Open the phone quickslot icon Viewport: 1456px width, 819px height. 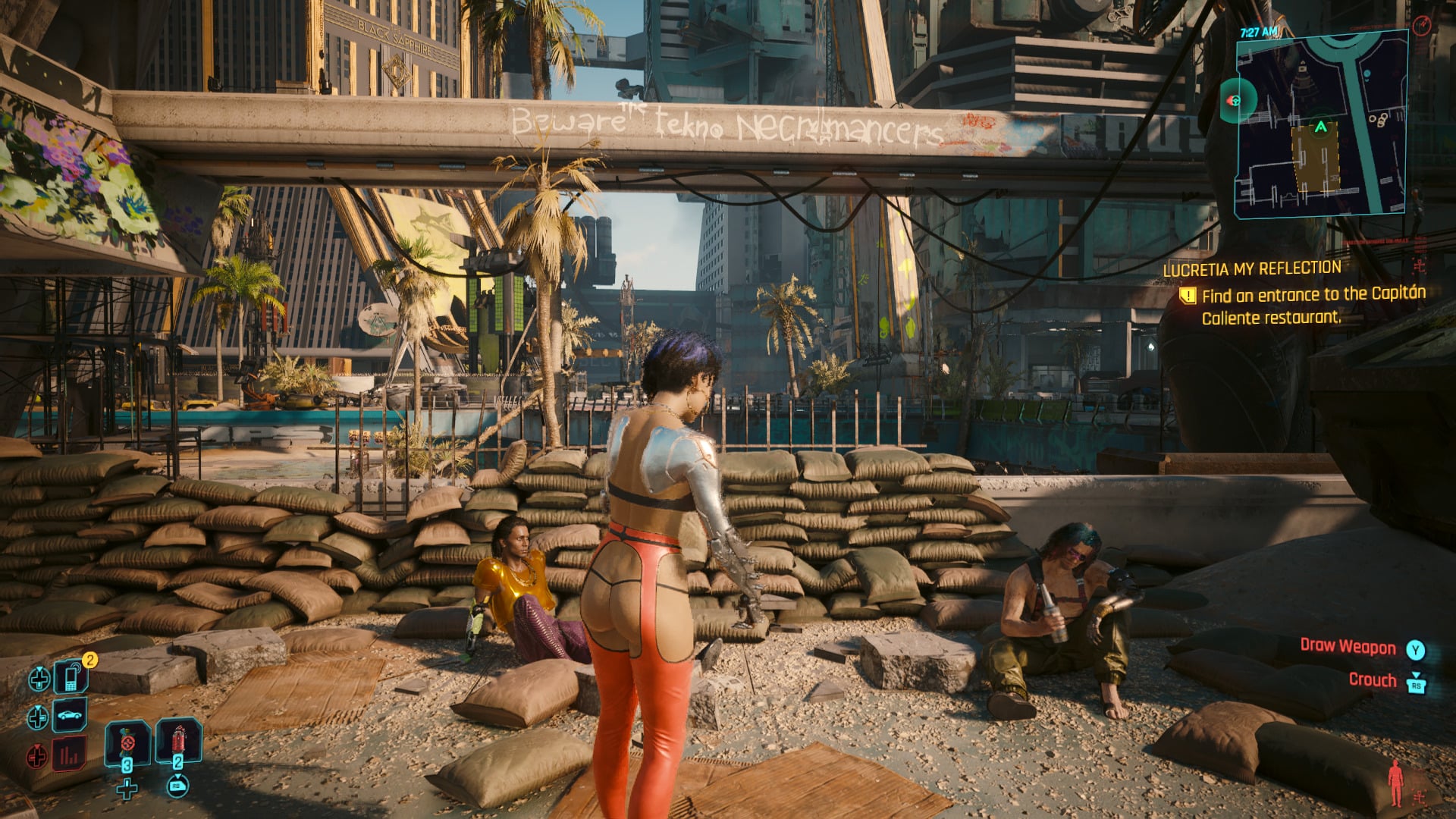[x=71, y=678]
